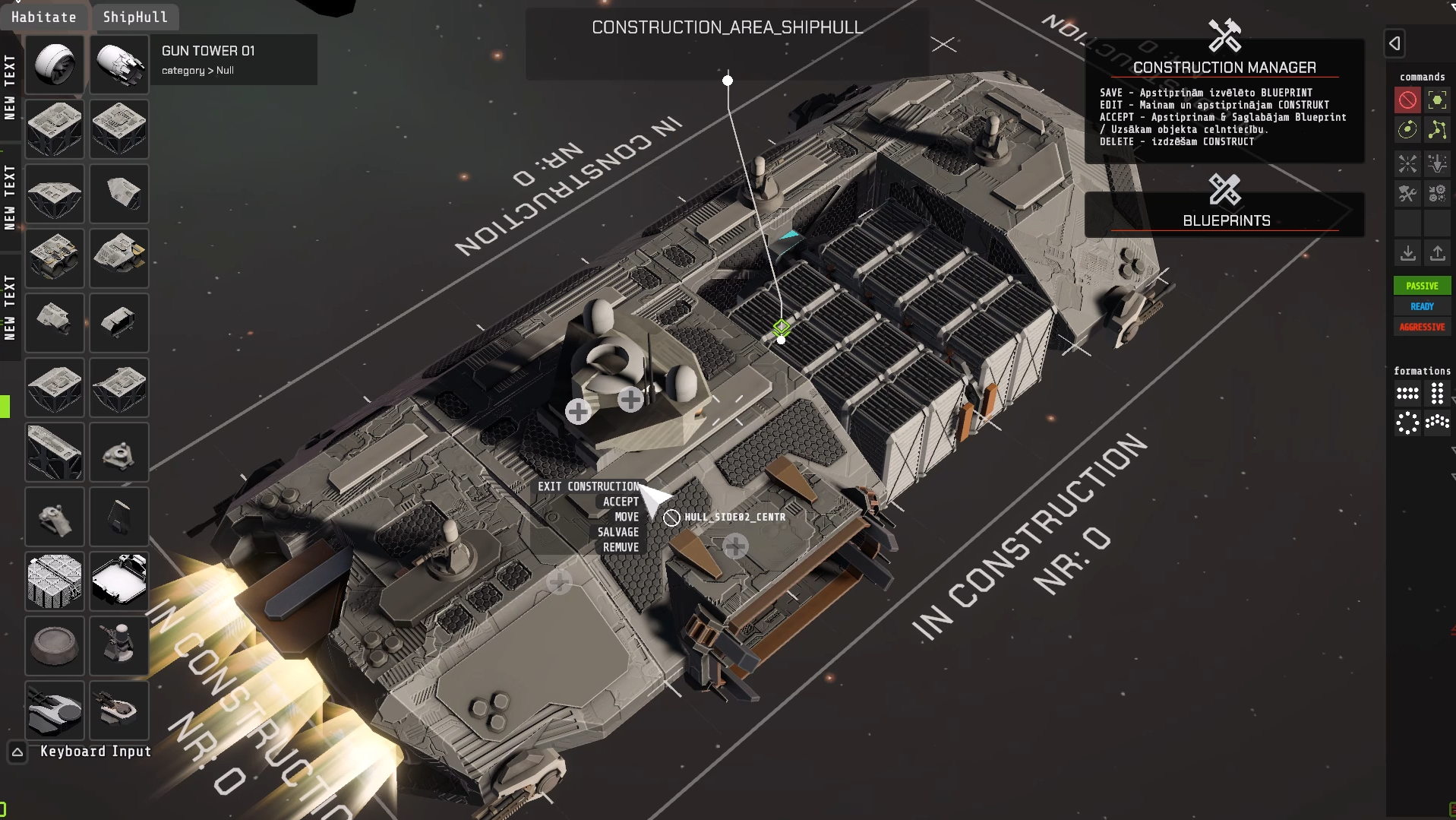Set stance to Ready
This screenshot has height=820, width=1456.
1422,306
